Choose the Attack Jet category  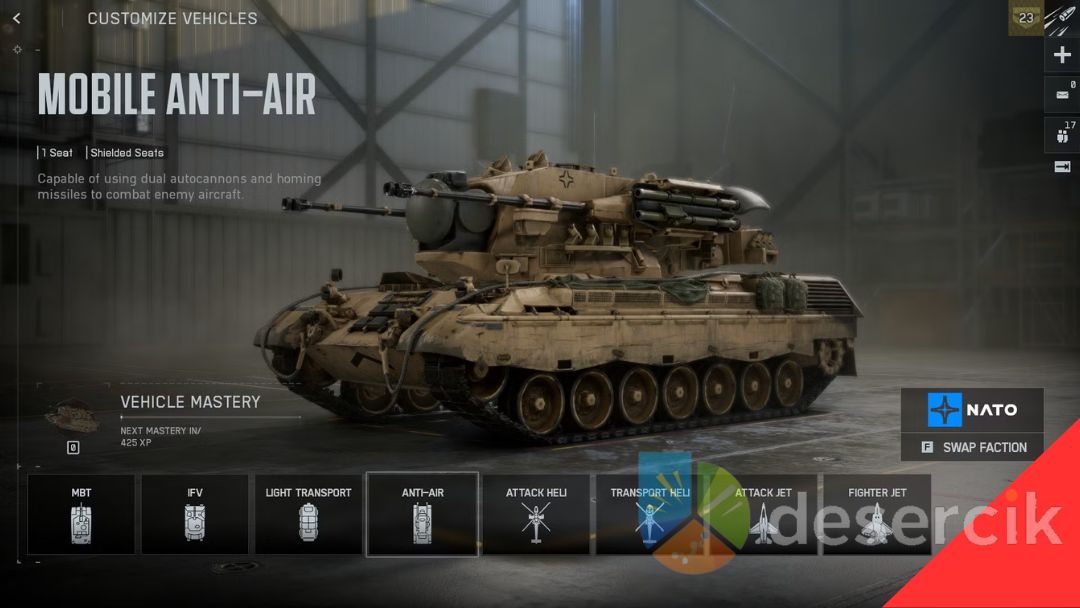point(763,514)
